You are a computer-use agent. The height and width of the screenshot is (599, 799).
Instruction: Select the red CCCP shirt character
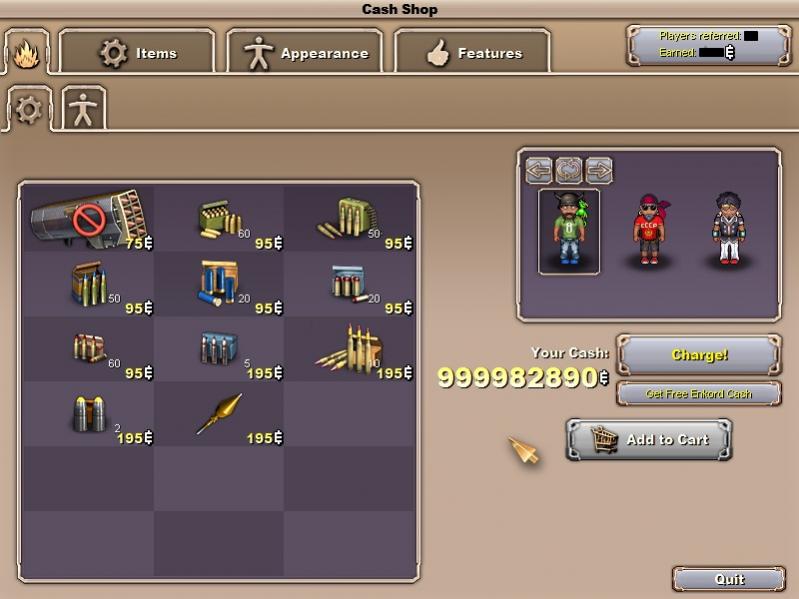coord(647,230)
